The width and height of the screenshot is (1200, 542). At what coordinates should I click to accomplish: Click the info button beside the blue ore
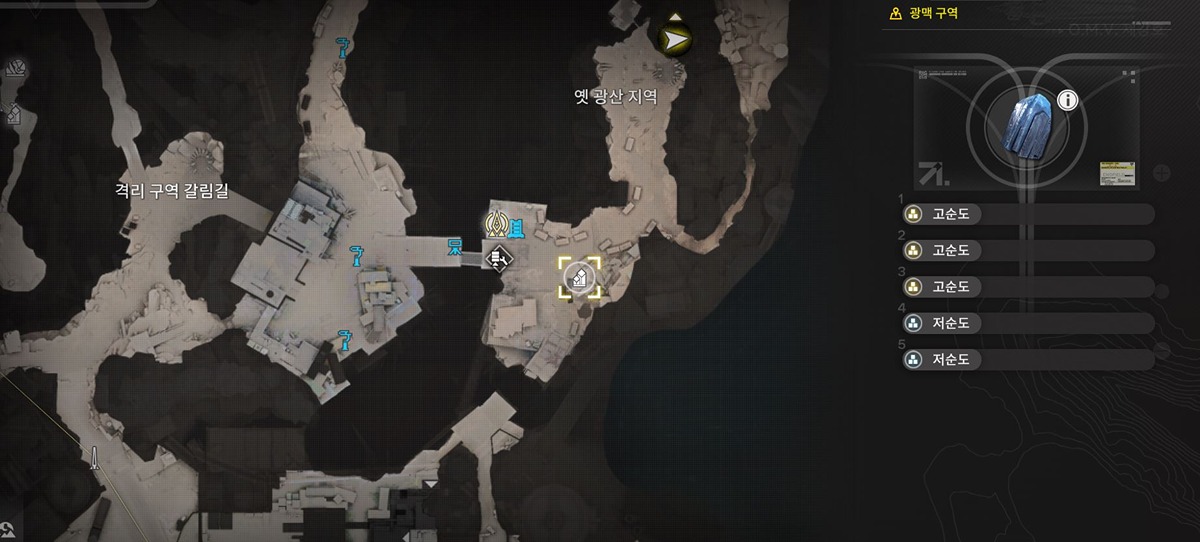click(x=1067, y=100)
